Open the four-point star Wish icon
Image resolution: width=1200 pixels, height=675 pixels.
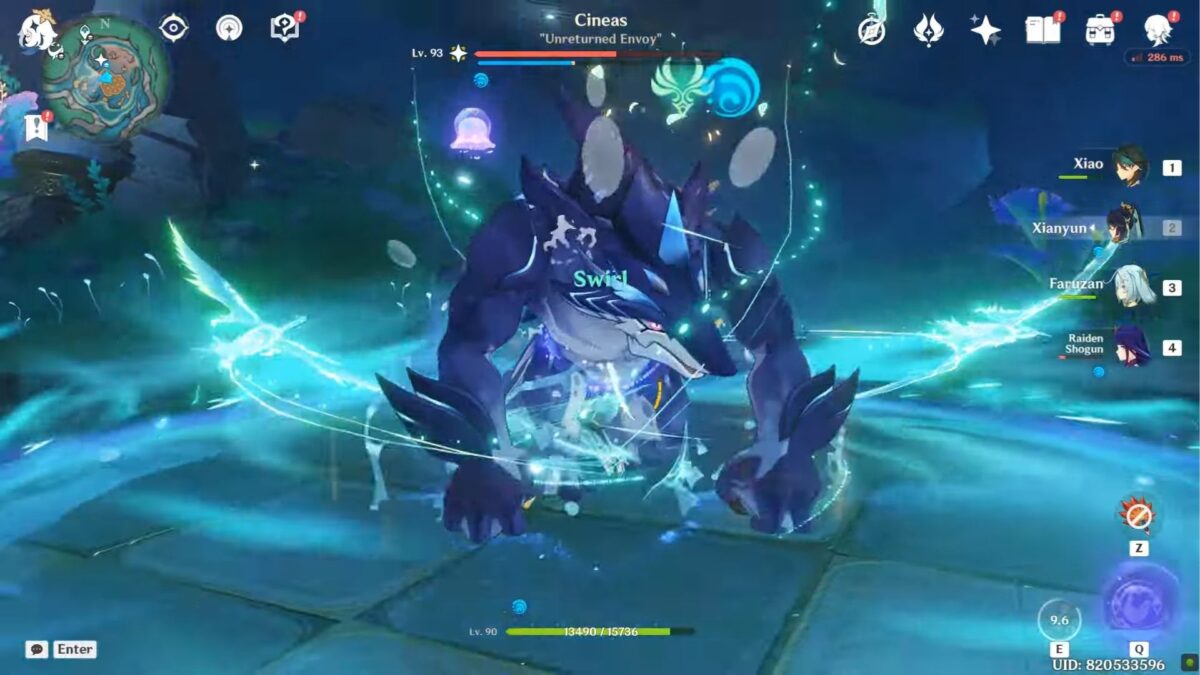coord(985,30)
